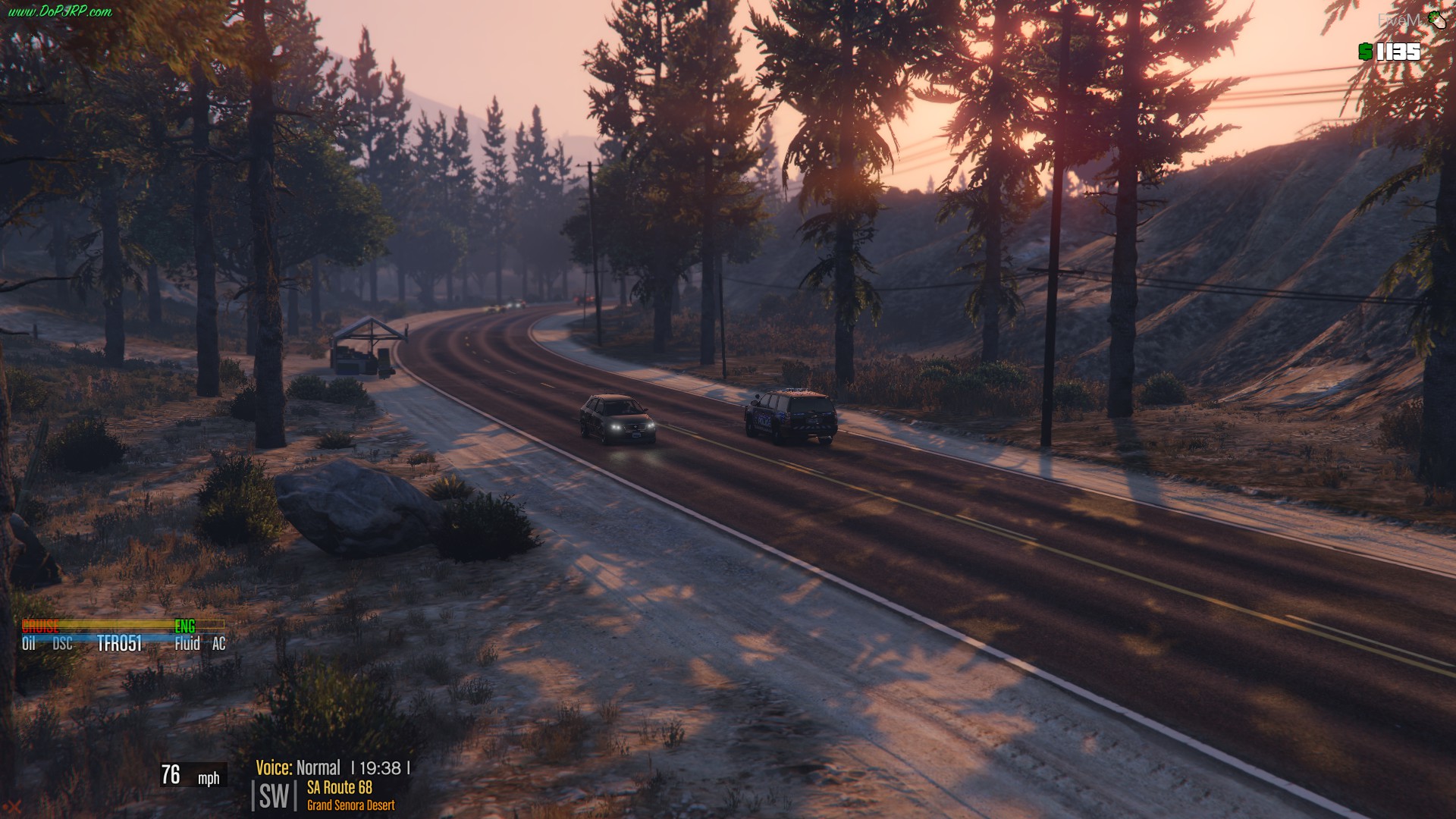Screen dimensions: 1456x819
Task: Check the Oil warning indicator
Action: (29, 644)
